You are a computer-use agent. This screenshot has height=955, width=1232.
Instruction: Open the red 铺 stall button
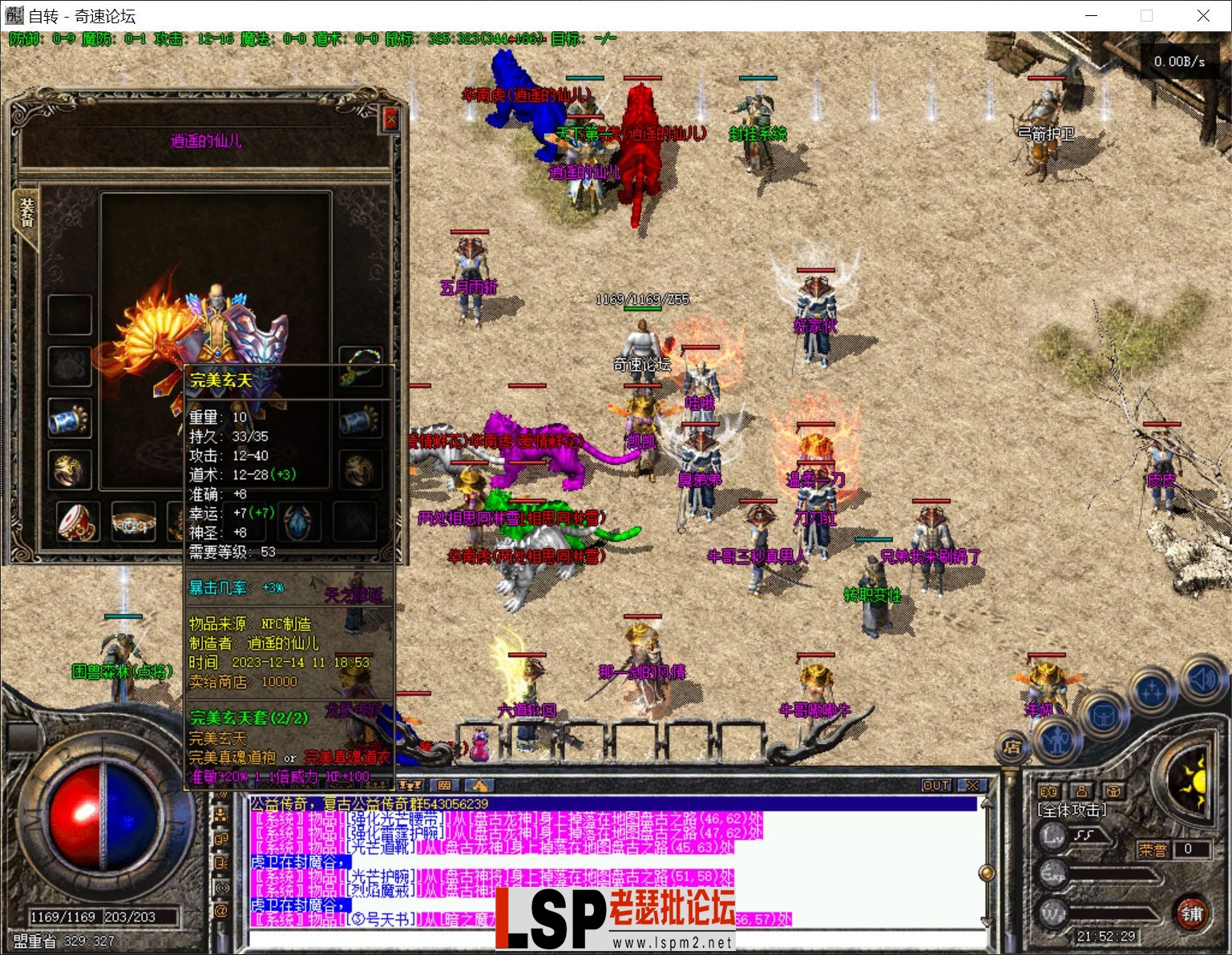1192,913
